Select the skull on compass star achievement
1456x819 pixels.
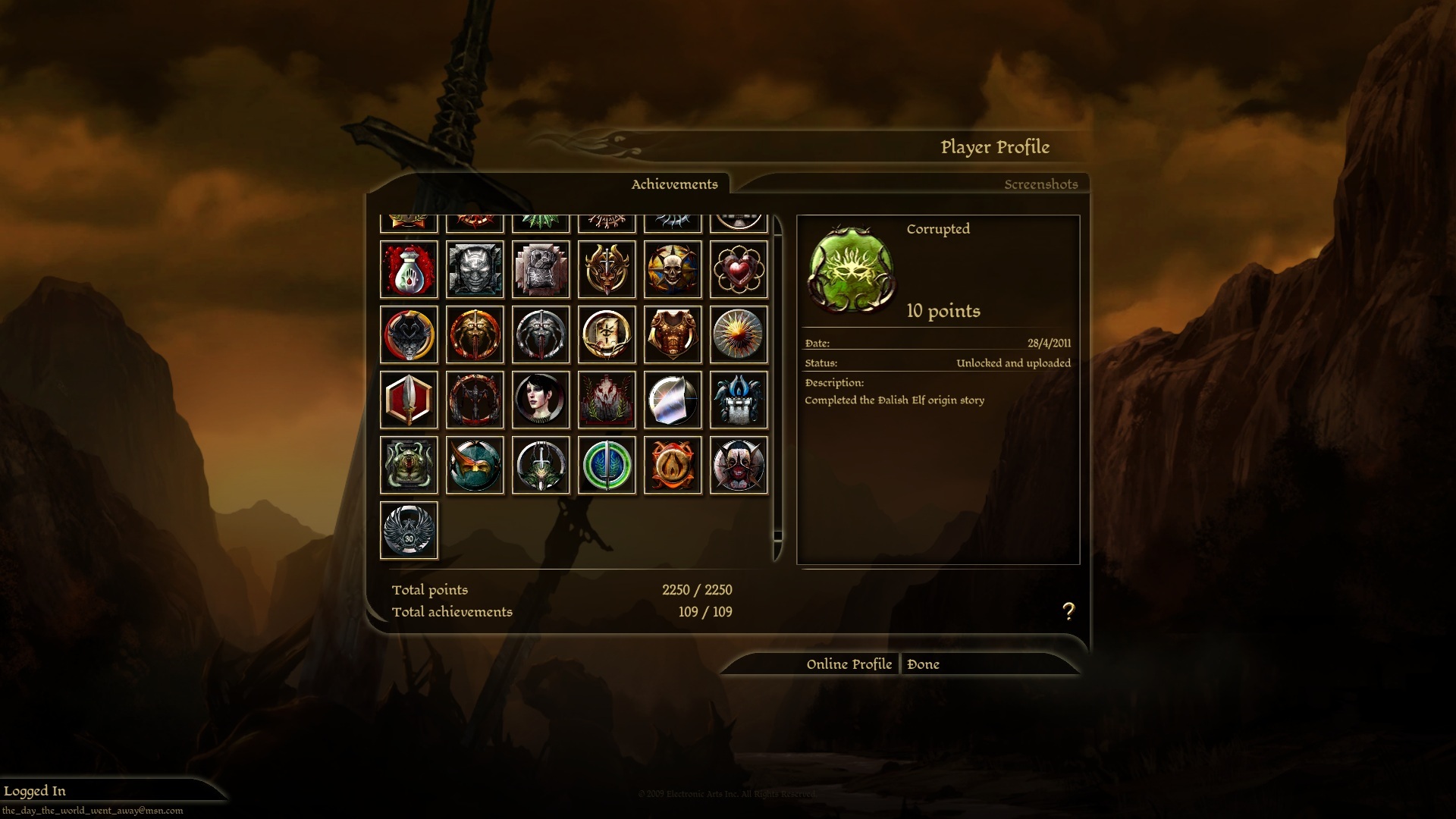673,269
